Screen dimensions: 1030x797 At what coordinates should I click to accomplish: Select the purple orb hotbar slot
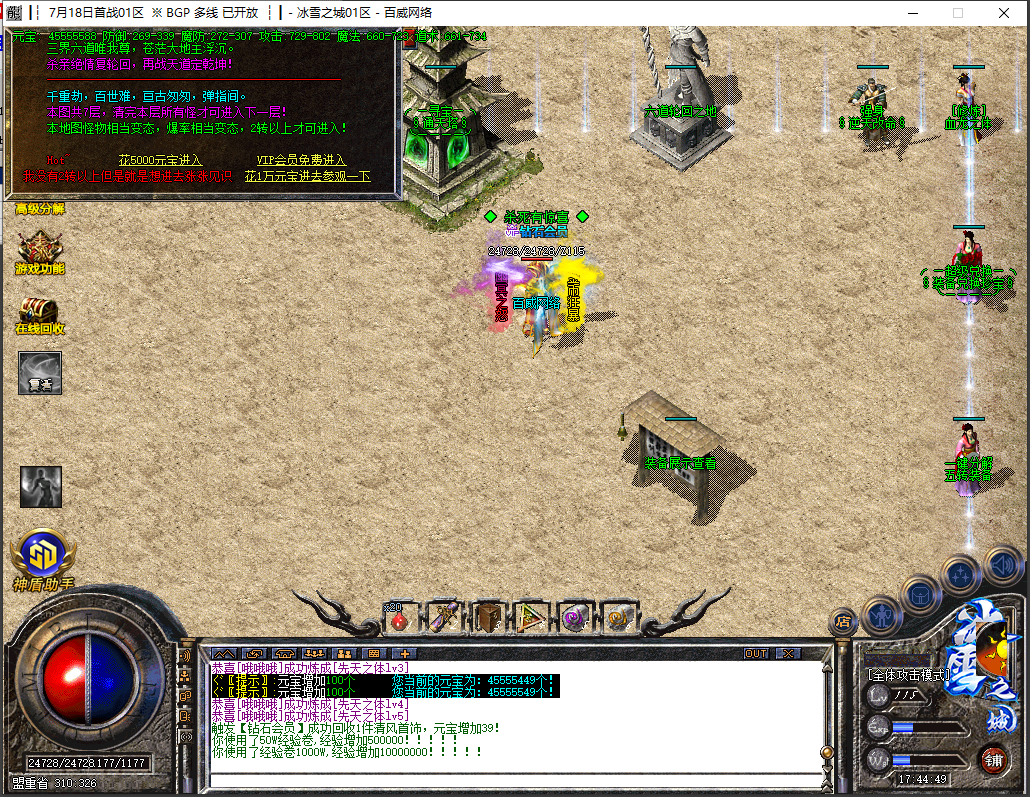tap(575, 618)
